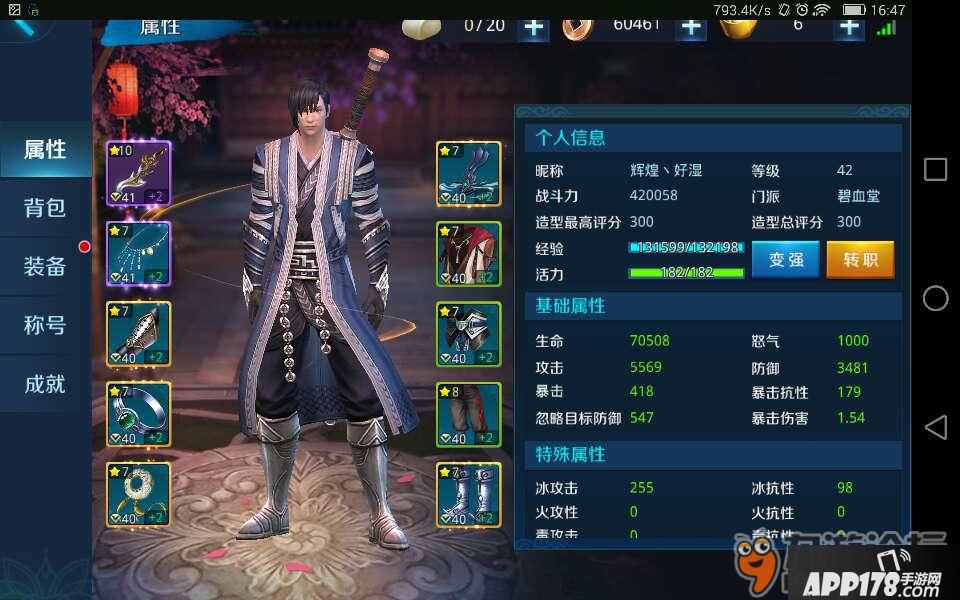Open the 背包 backpack tab
This screenshot has height=600, width=960.
tap(45, 208)
